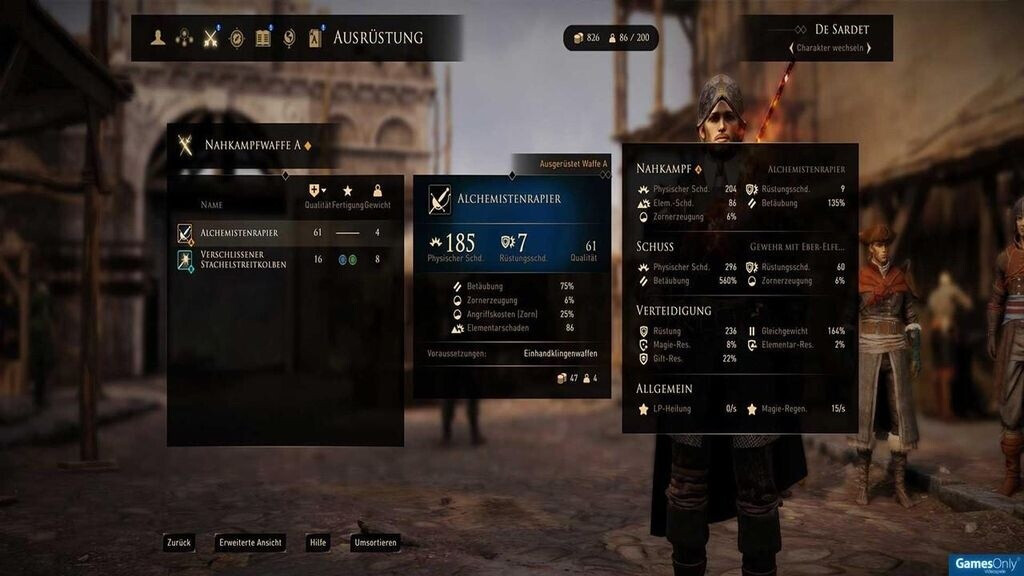Image resolution: width=1024 pixels, height=576 pixels.
Task: Switch character with Charakter wechseln
Action: pyautogui.click(x=829, y=48)
